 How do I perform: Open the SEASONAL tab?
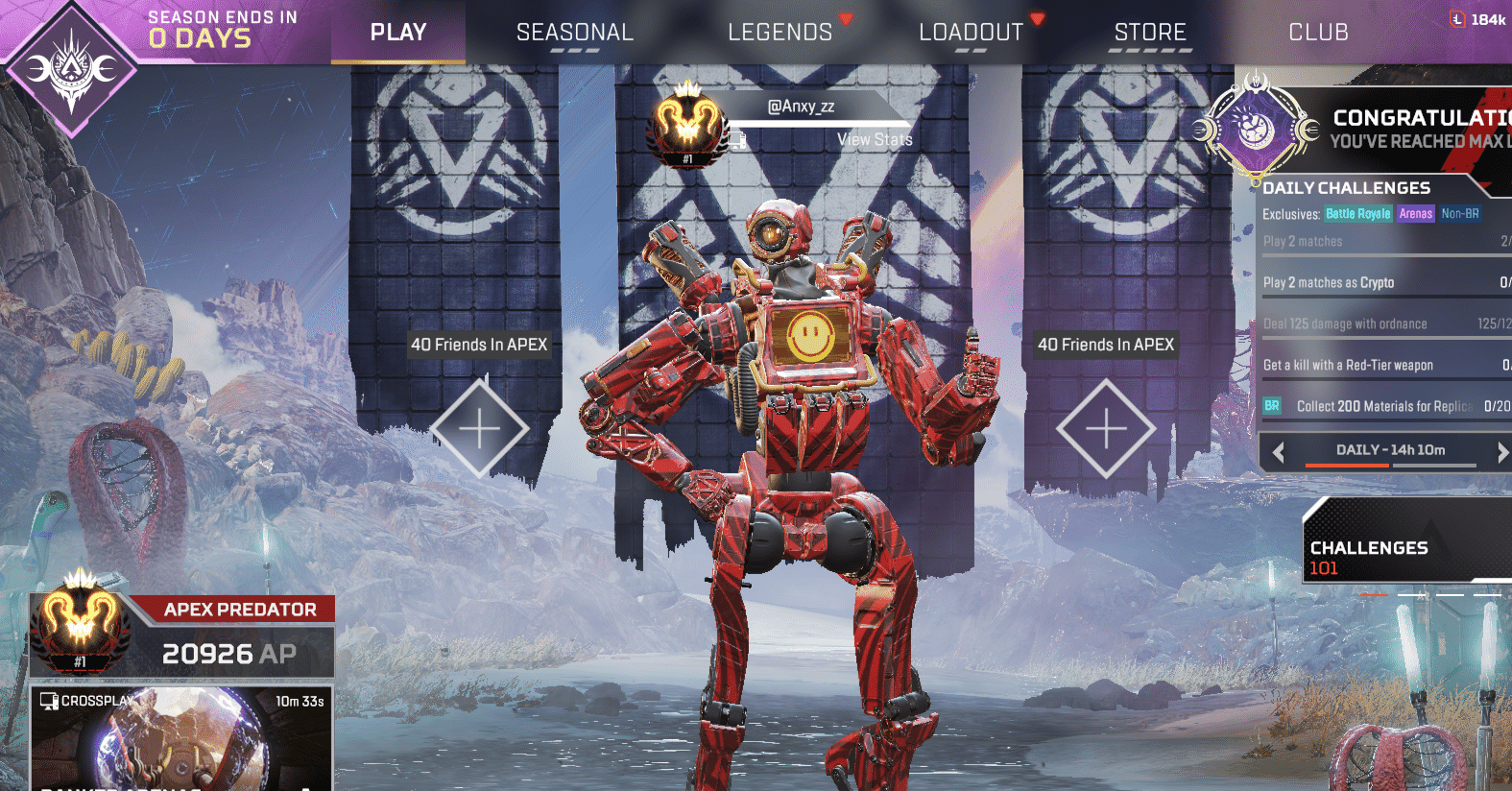(575, 33)
